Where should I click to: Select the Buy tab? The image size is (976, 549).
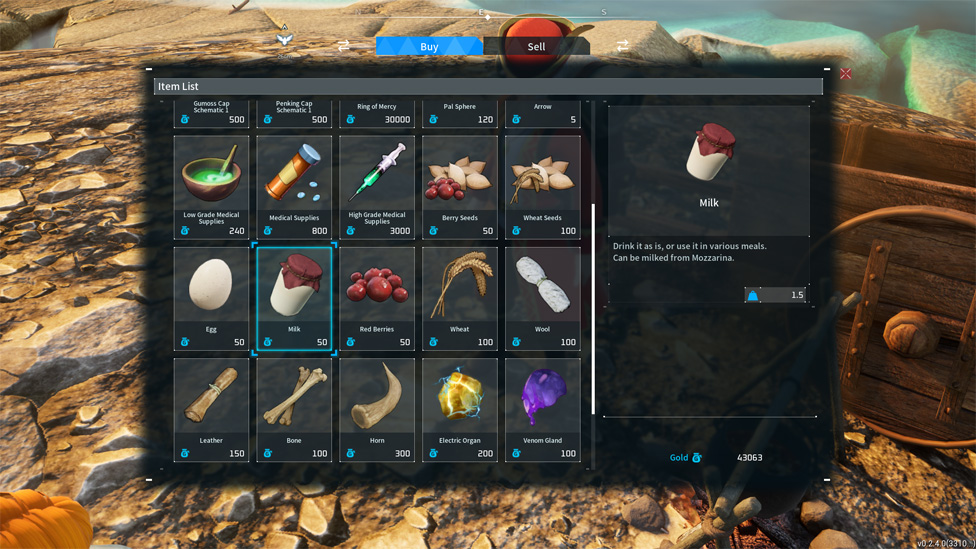point(429,47)
